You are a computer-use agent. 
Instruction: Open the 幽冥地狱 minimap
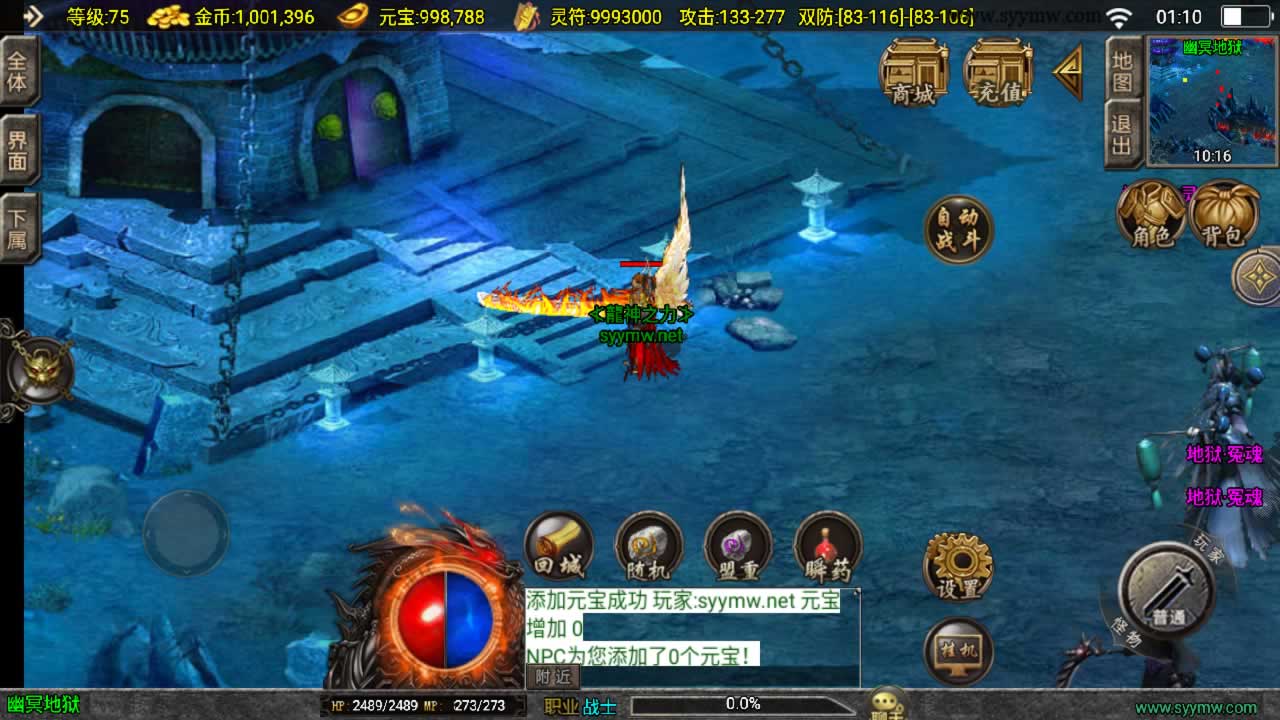1212,101
